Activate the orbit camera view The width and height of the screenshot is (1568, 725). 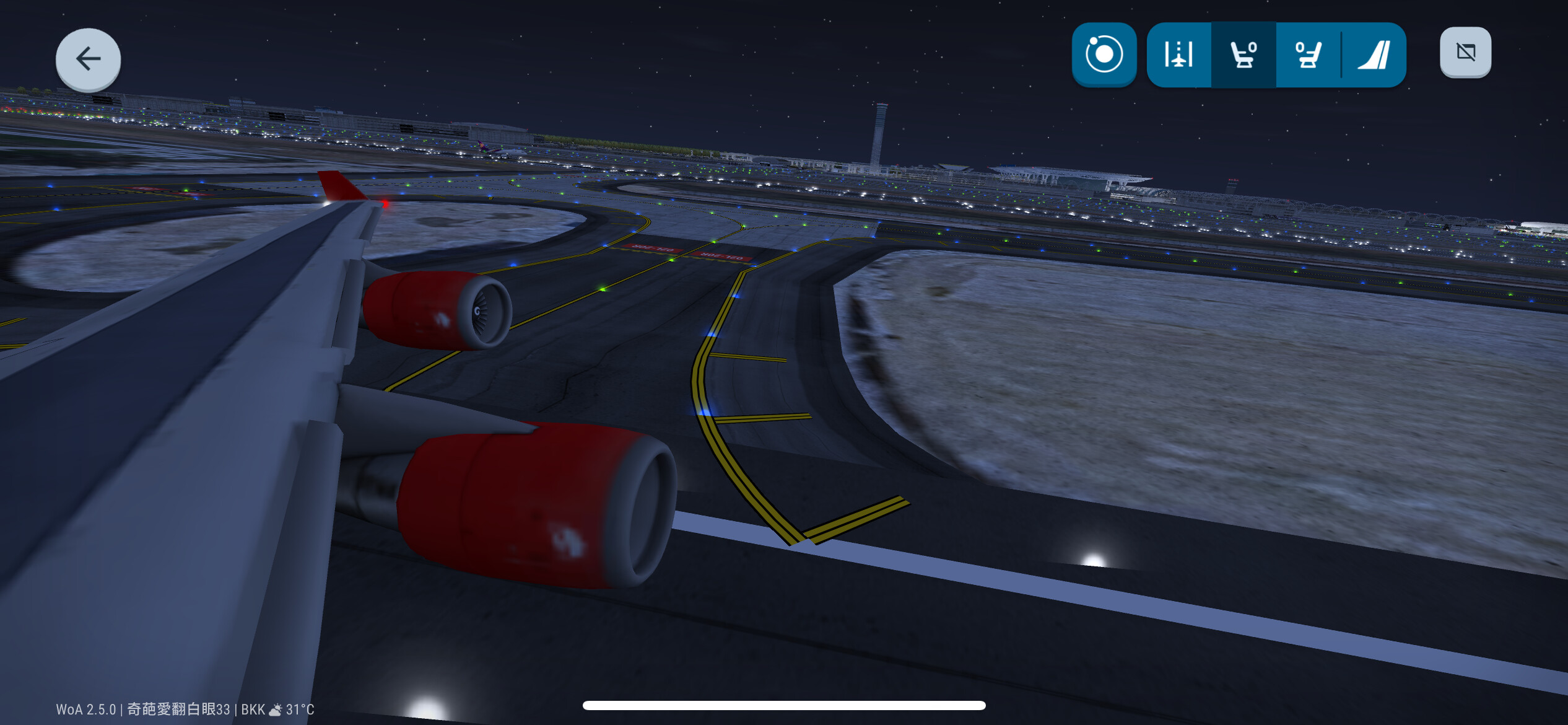[1104, 55]
